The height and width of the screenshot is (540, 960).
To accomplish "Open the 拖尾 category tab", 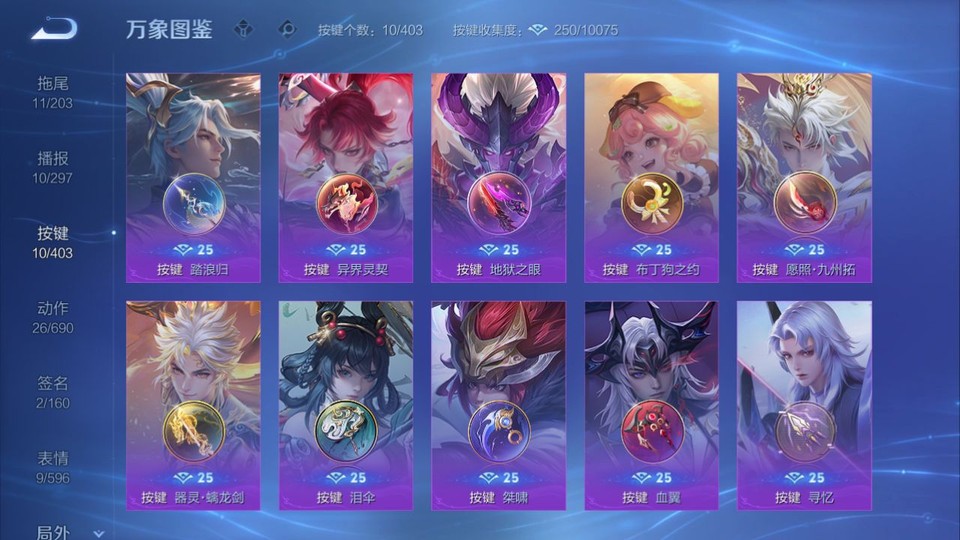I will pyautogui.click(x=54, y=91).
